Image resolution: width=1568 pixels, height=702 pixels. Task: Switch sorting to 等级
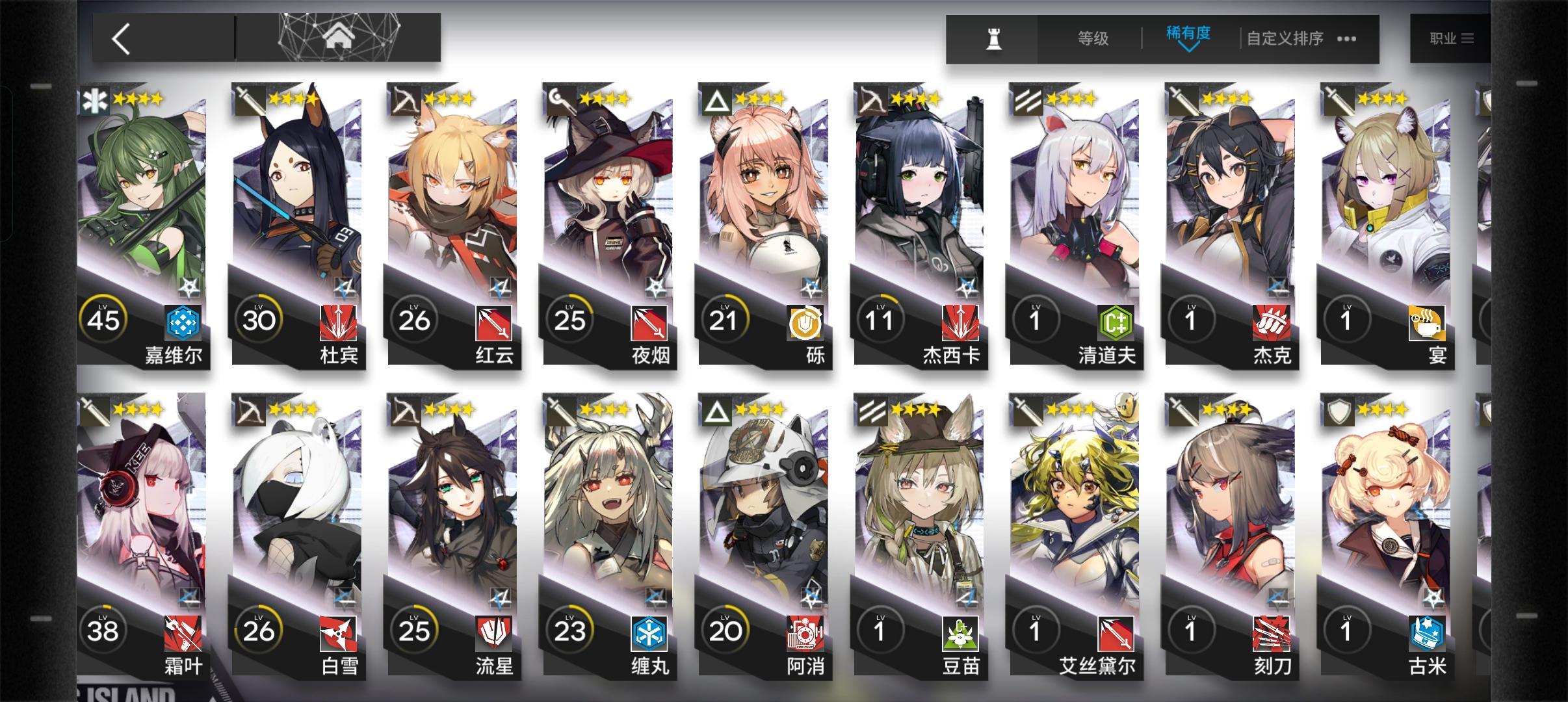point(1091,38)
